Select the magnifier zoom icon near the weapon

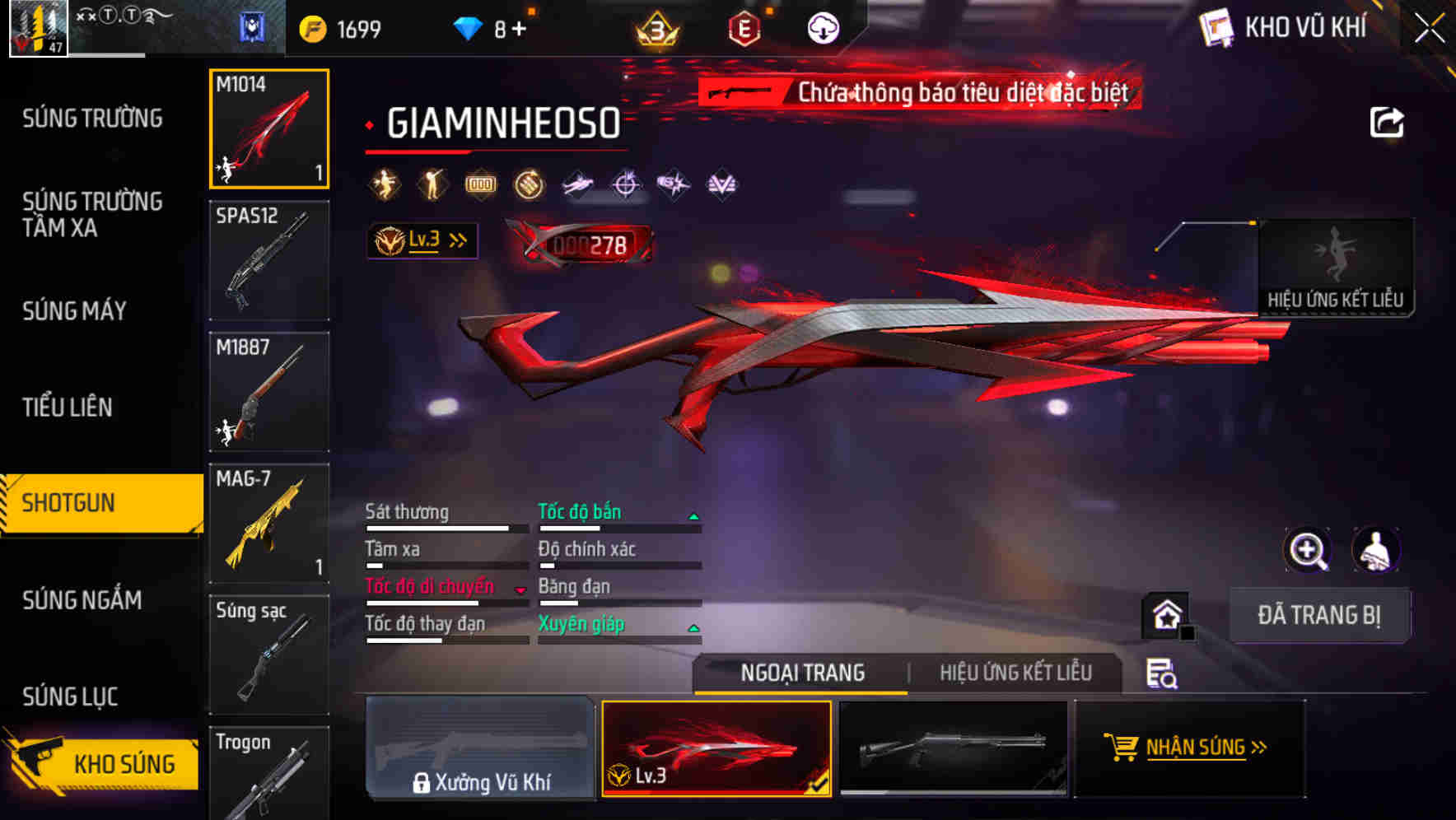(x=1309, y=550)
